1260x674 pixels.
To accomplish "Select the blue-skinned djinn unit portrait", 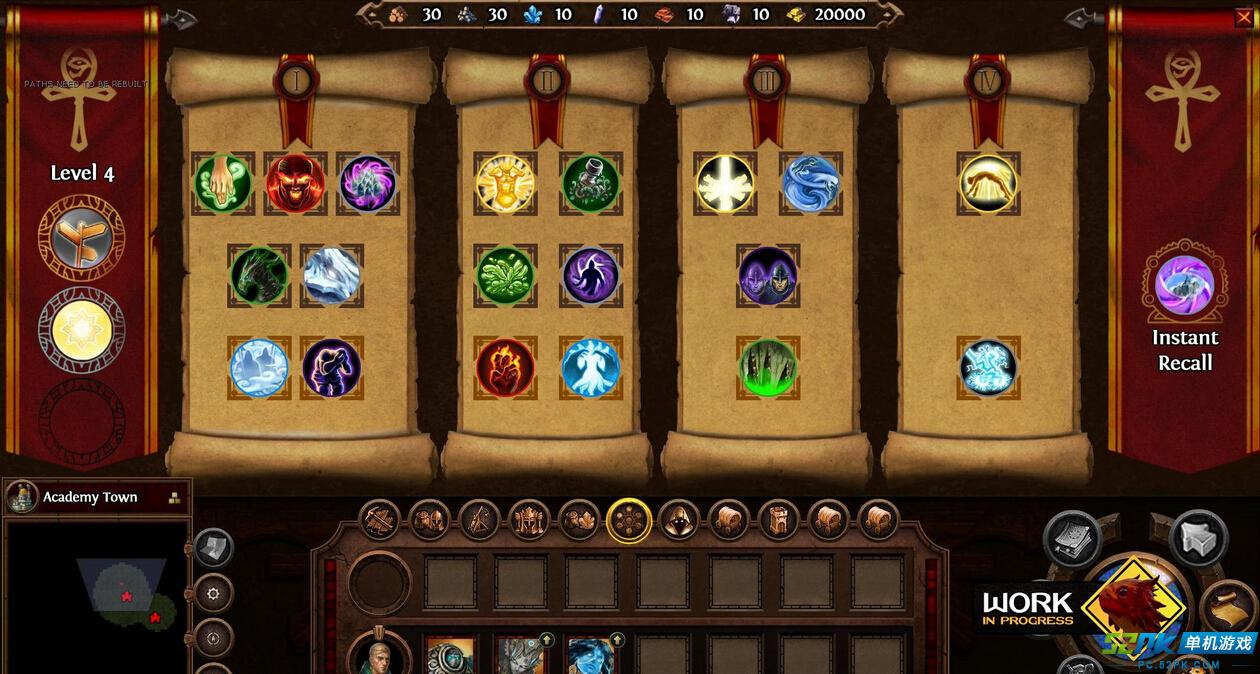I will click(590, 656).
